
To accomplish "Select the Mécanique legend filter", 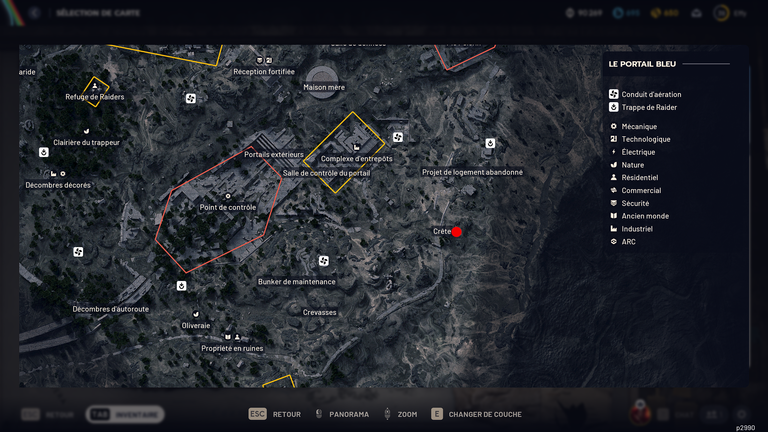I will 638,126.
